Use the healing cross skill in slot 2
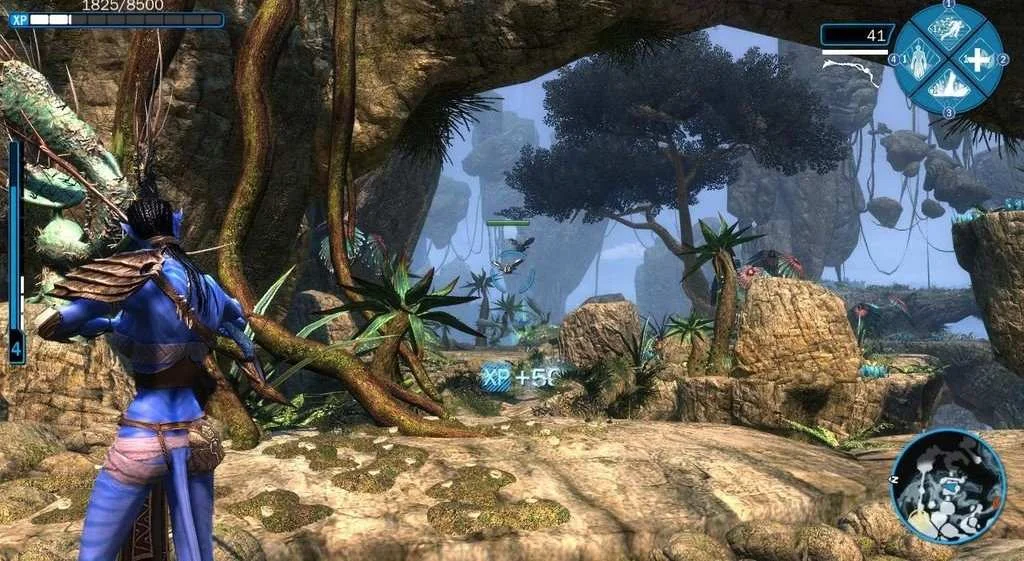1024x561 pixels. point(977,59)
